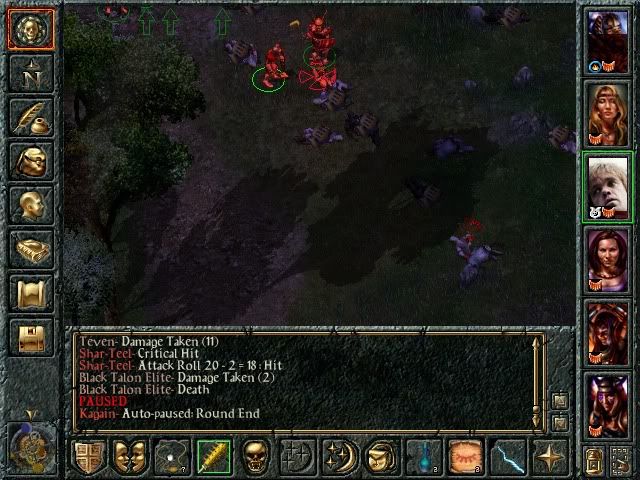Select the red demonic helmet portrait

tap(607, 332)
